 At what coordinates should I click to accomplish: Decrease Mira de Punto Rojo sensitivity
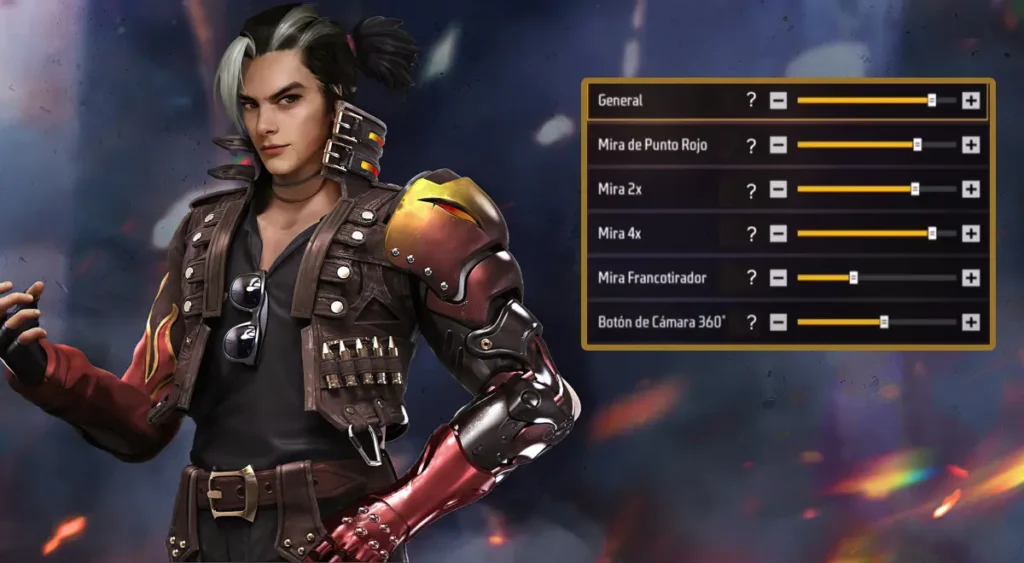pos(778,145)
